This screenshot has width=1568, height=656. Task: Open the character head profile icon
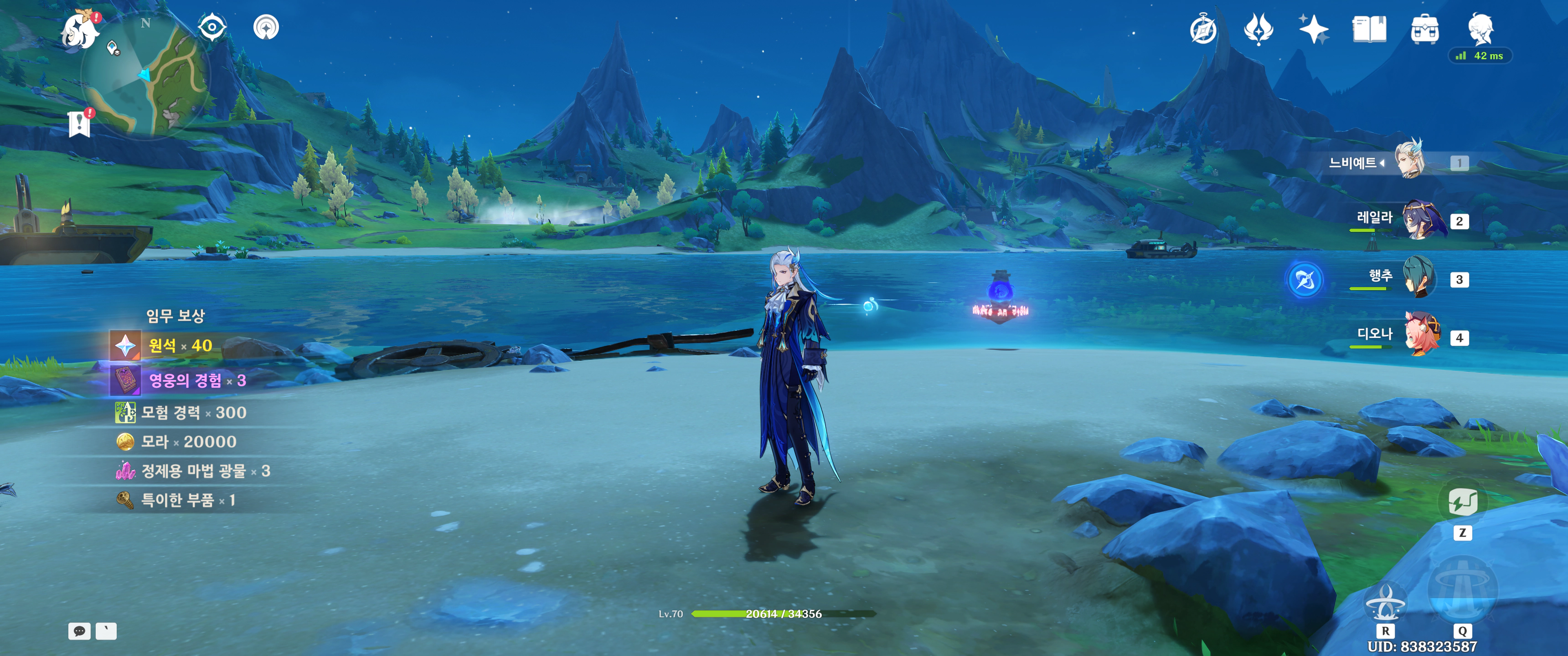tap(1480, 28)
